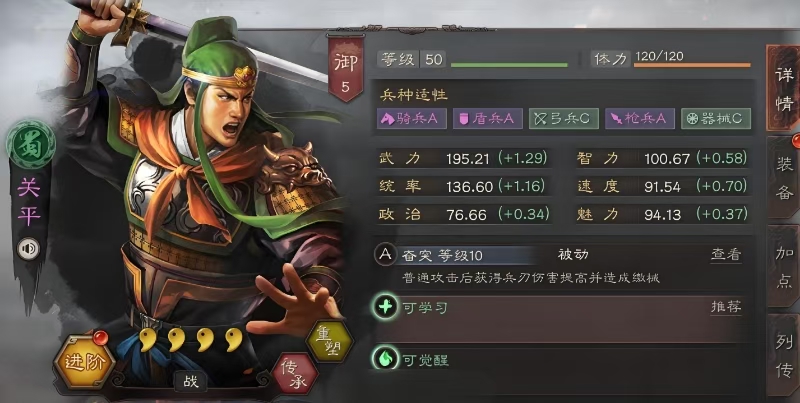
Task: Choose the 枪兵A spearman aptitude tag
Action: (x=640, y=118)
